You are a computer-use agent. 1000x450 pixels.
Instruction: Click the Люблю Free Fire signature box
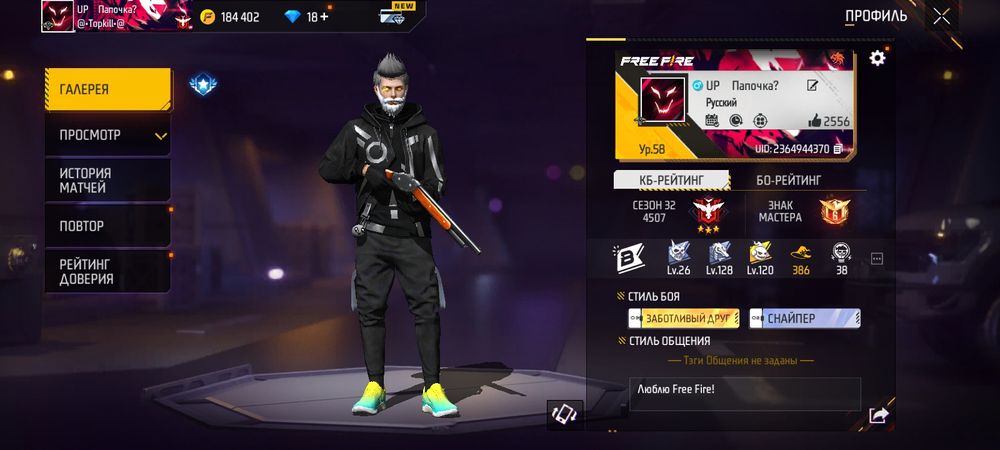click(x=744, y=393)
